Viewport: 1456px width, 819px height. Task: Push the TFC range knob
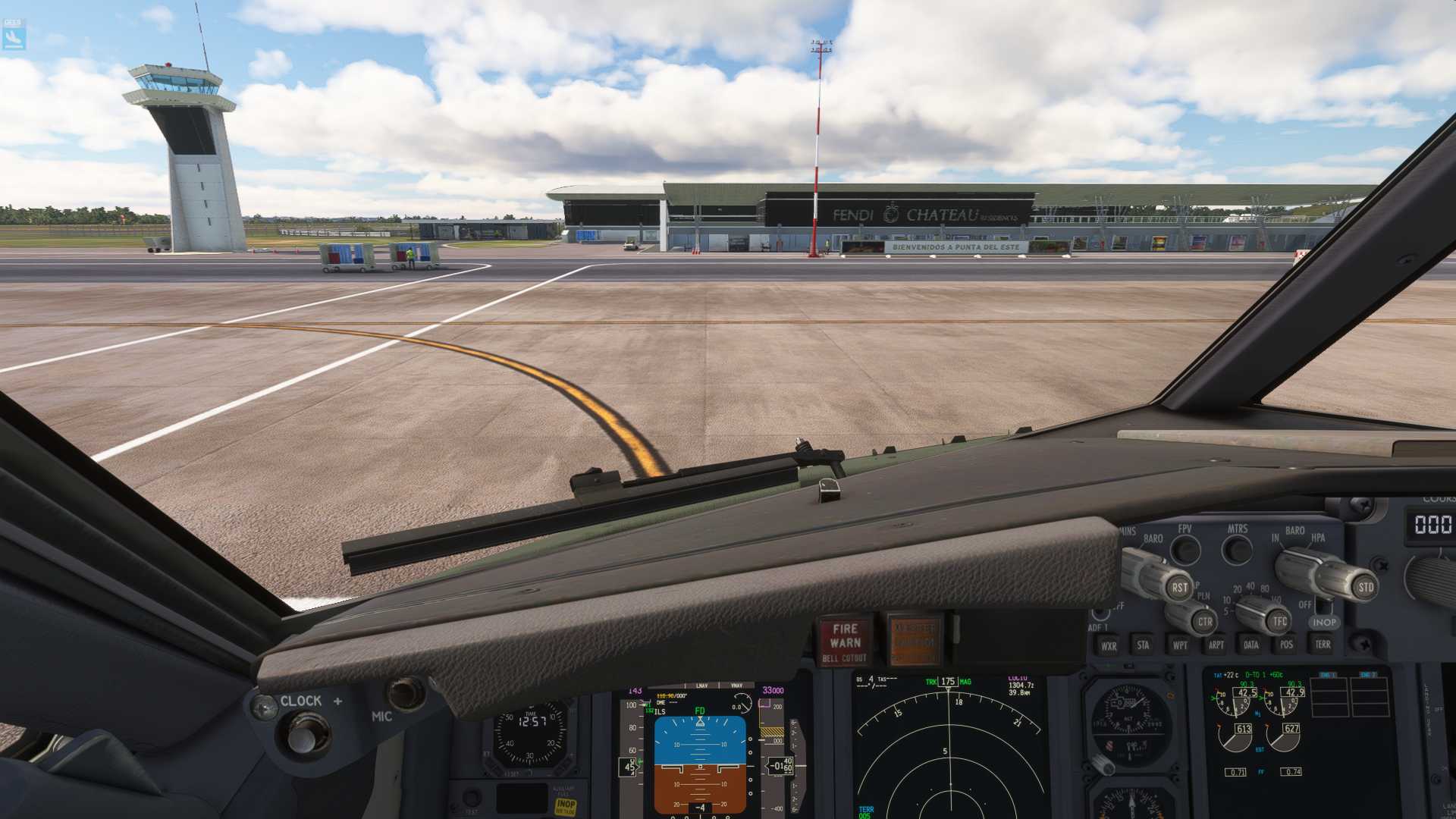pyautogui.click(x=1279, y=622)
